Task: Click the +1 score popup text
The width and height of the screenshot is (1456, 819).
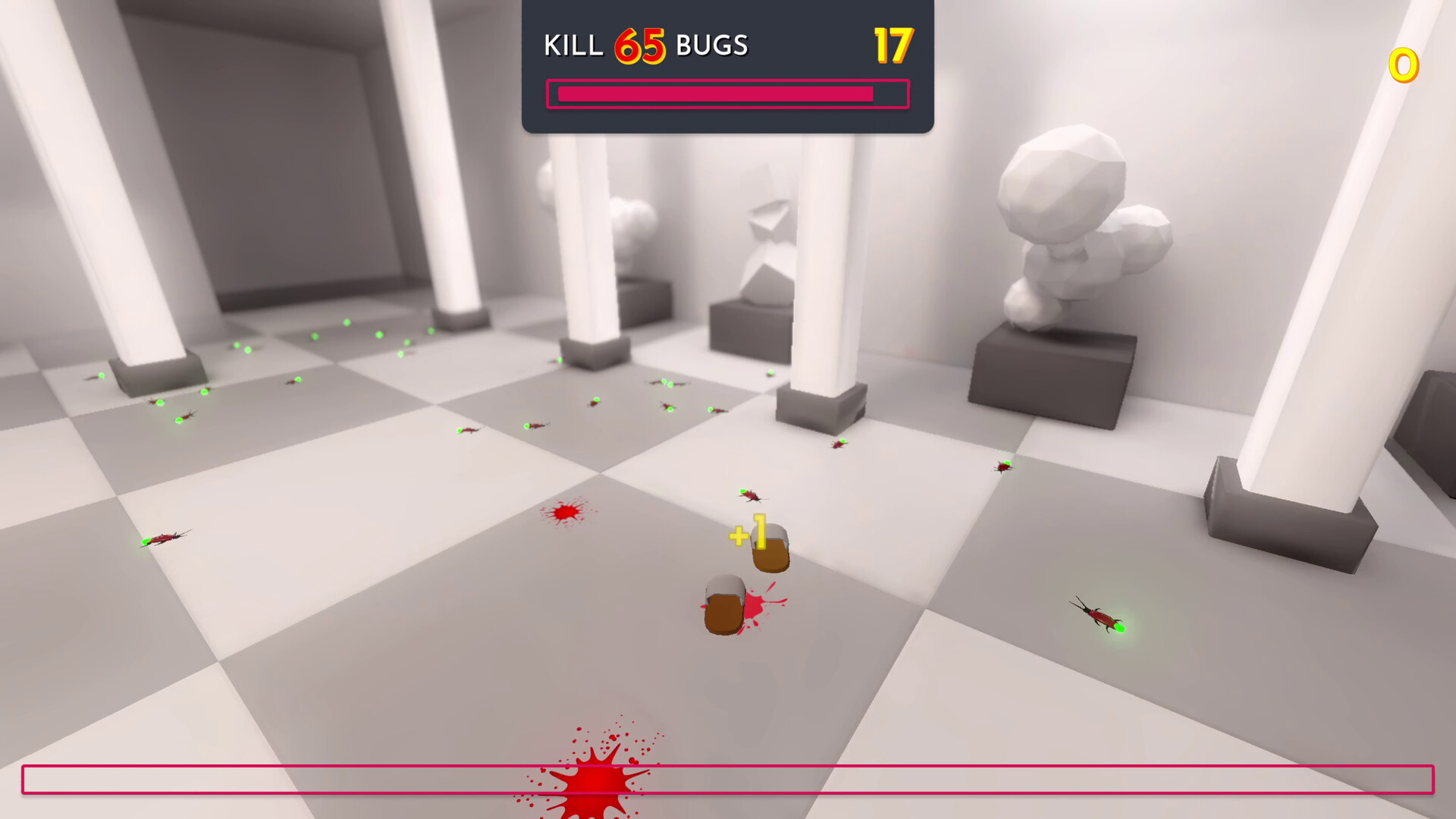Action: 747,533
